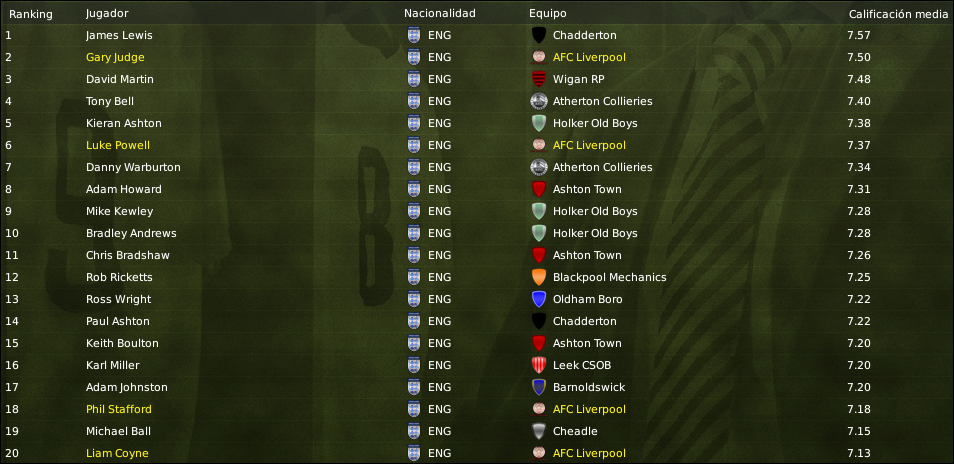The height and width of the screenshot is (464, 954).
Task: Open Michael Ball's player profile
Action: pos(118,431)
